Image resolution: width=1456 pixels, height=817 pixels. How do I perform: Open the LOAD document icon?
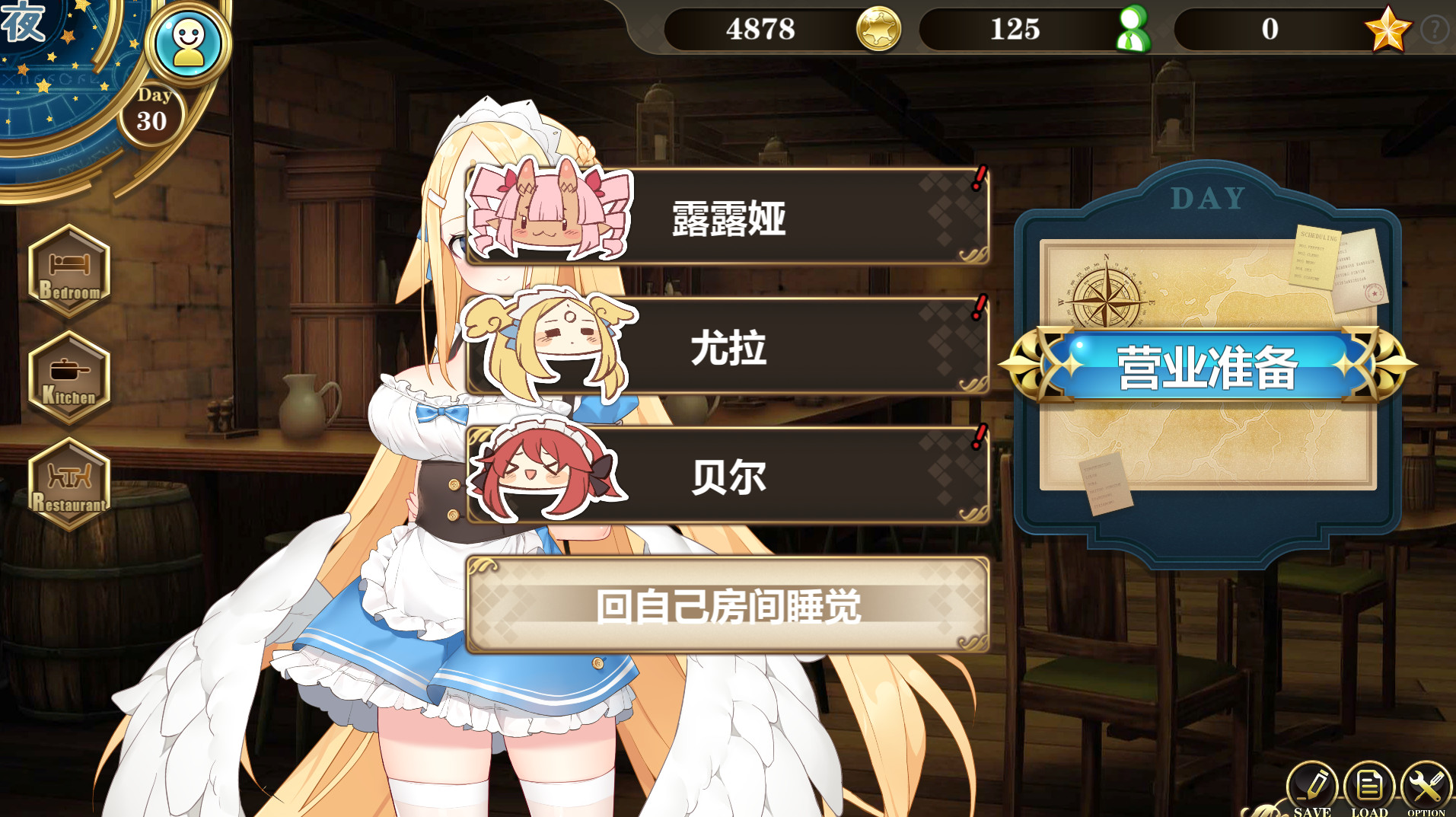tap(1370, 784)
